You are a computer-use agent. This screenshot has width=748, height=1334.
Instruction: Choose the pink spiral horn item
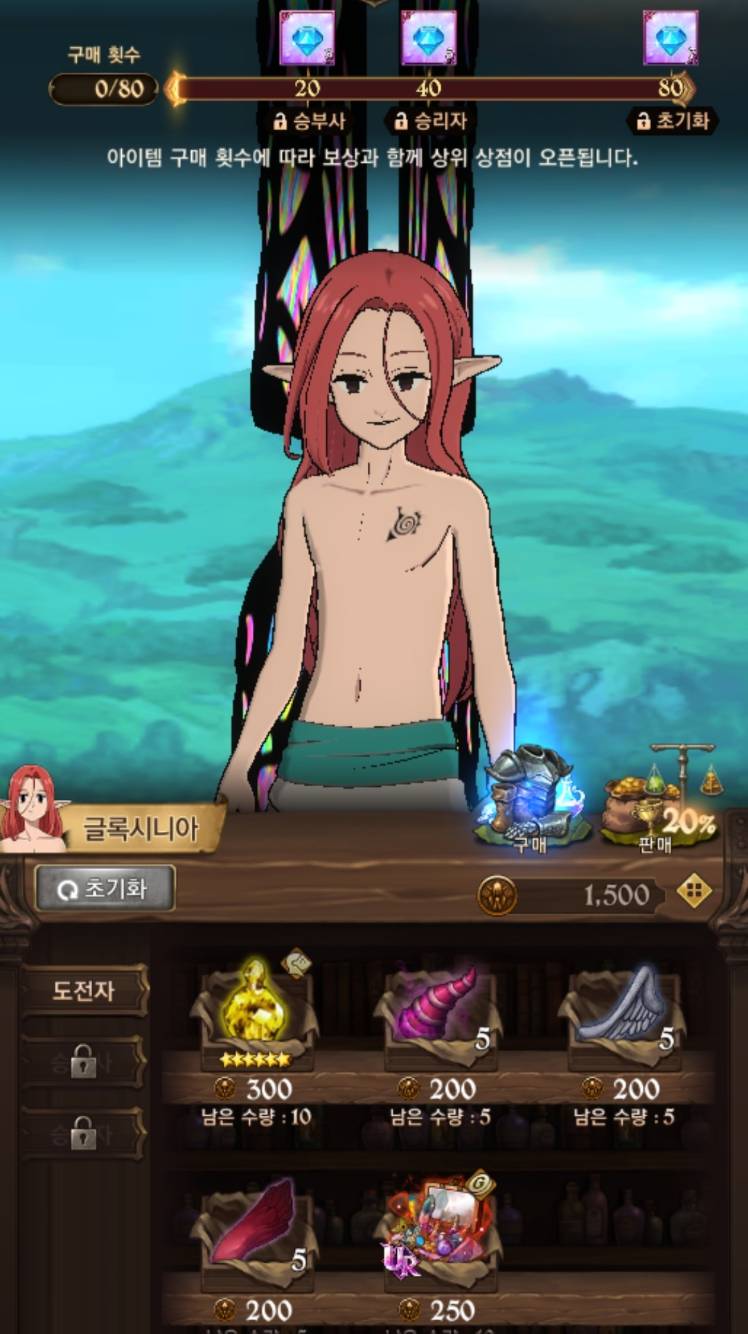coord(437,1010)
